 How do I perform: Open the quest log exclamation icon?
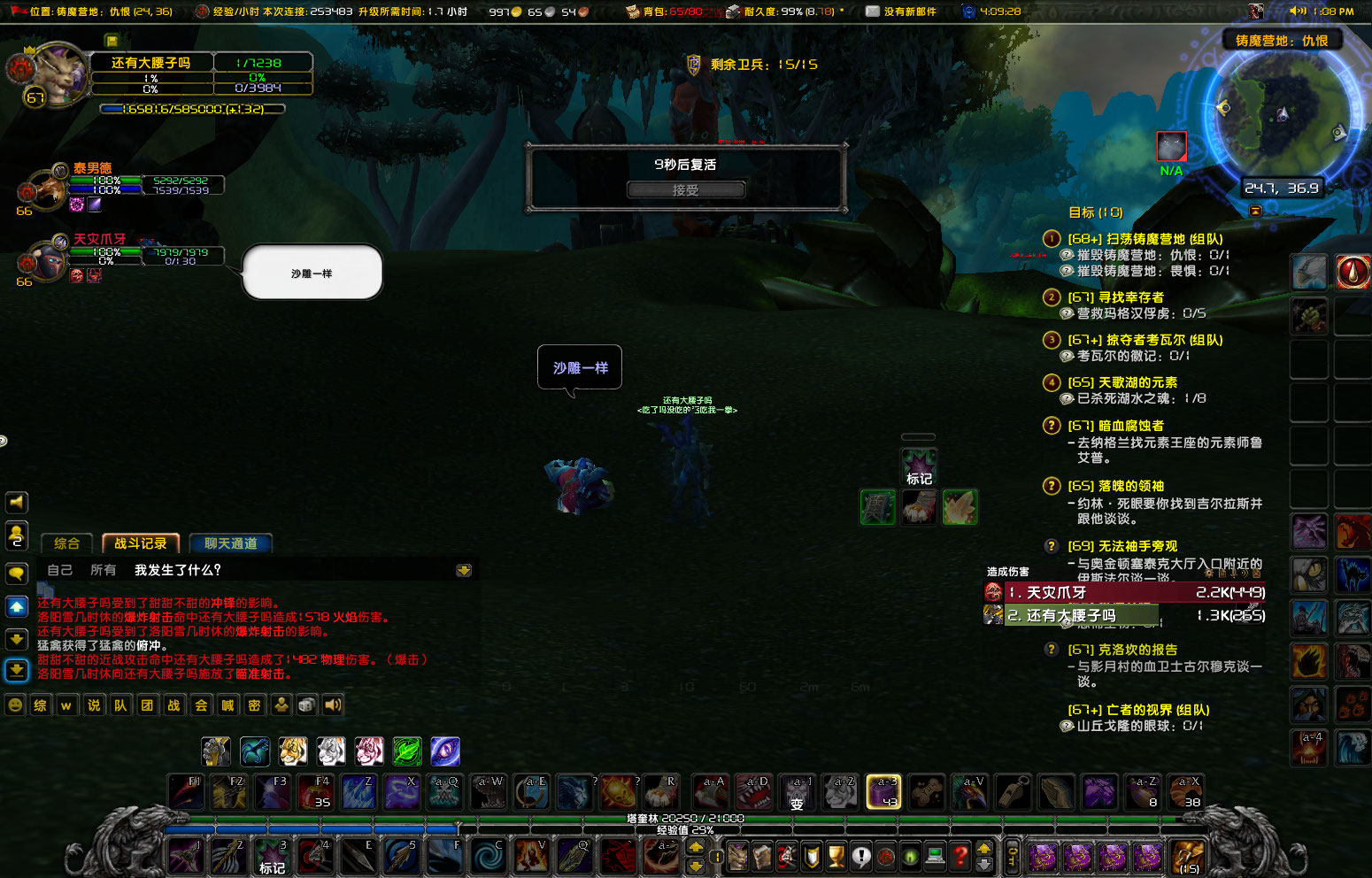[861, 857]
